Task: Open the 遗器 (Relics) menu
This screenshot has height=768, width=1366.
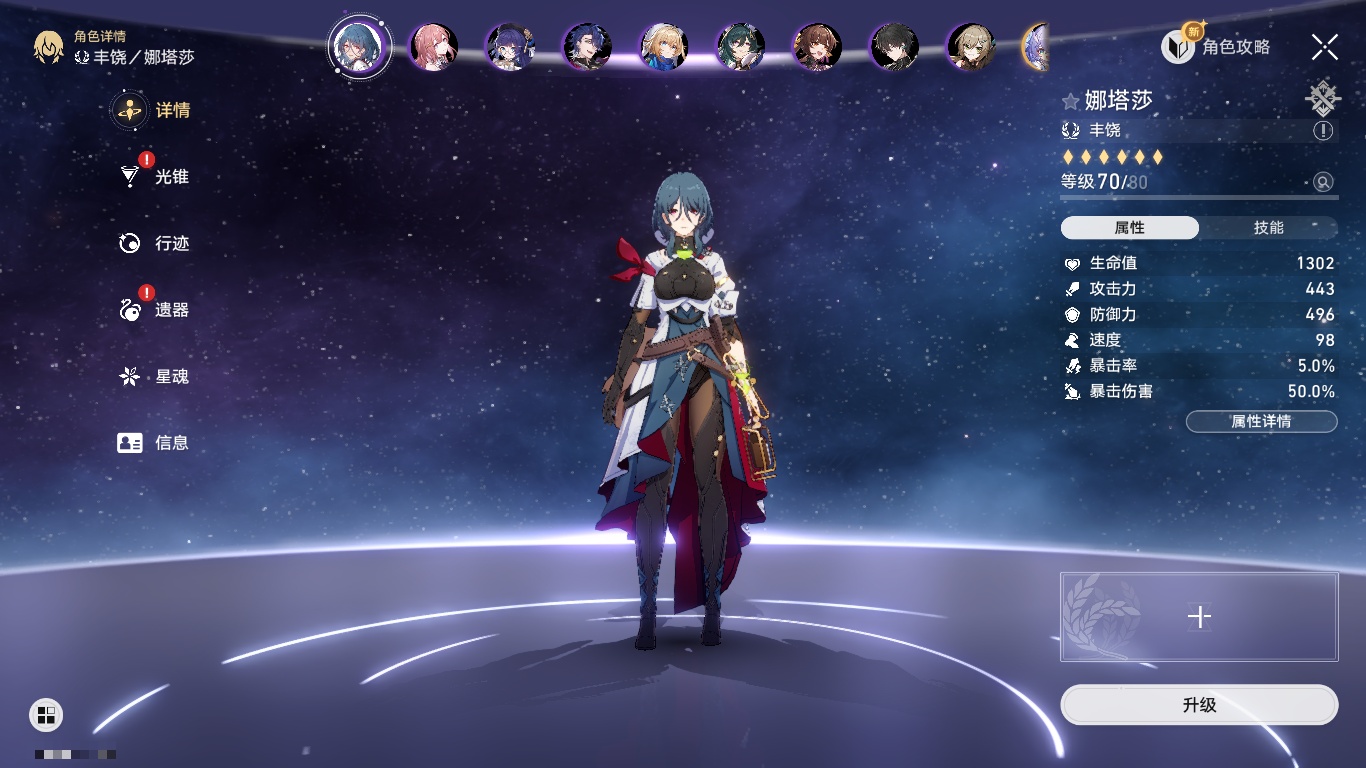Action: coord(153,310)
